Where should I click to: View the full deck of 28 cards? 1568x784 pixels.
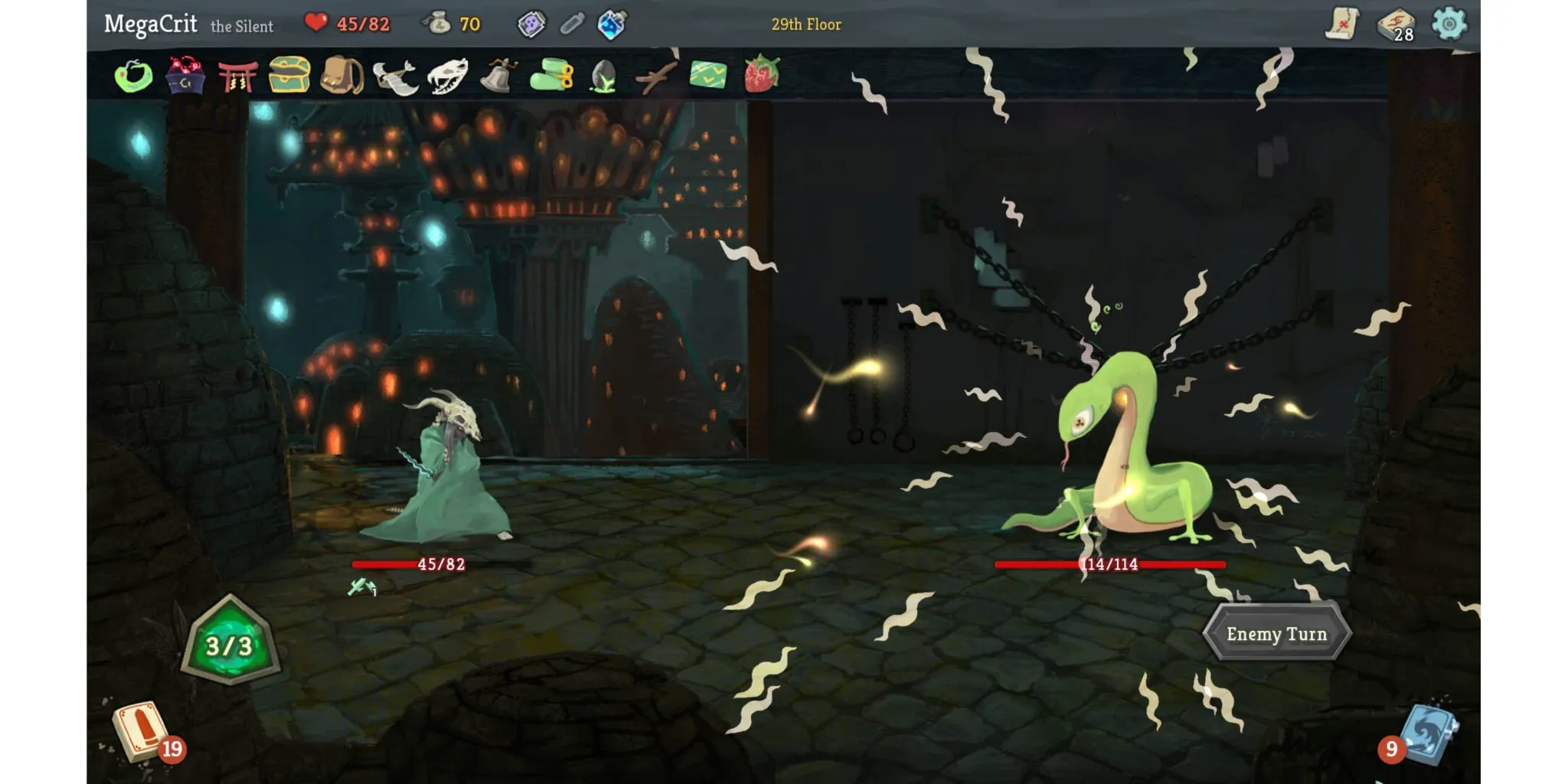point(1396,24)
